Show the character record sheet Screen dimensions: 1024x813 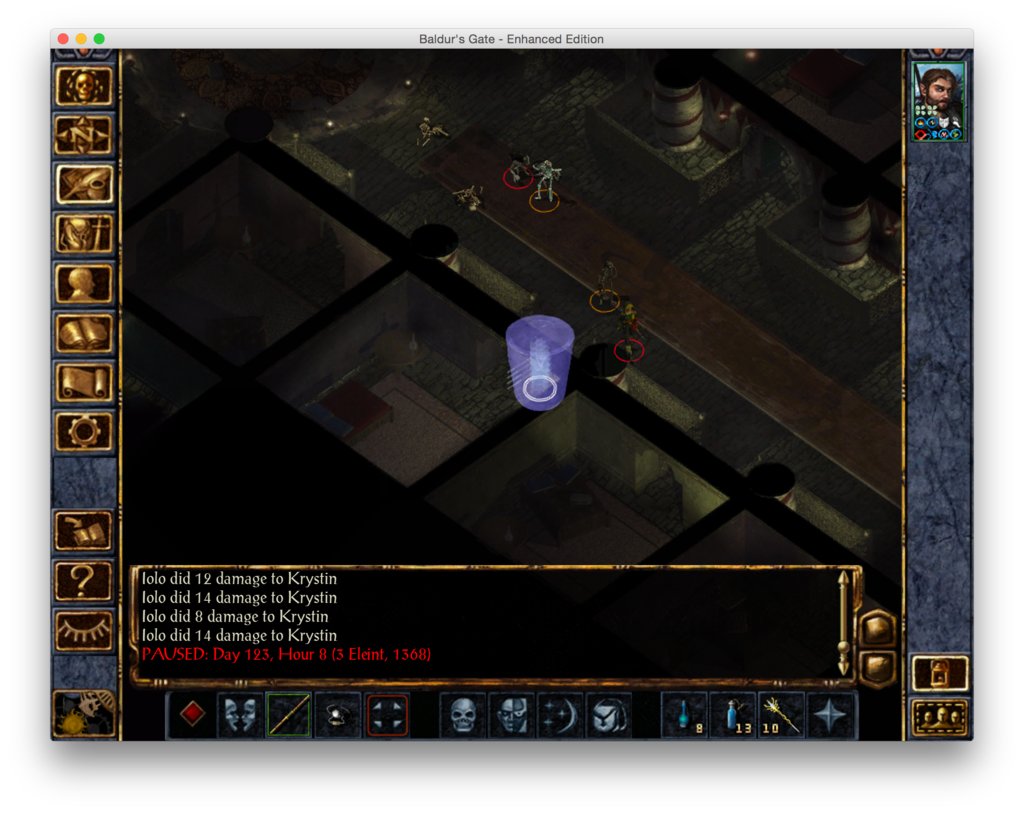click(84, 283)
